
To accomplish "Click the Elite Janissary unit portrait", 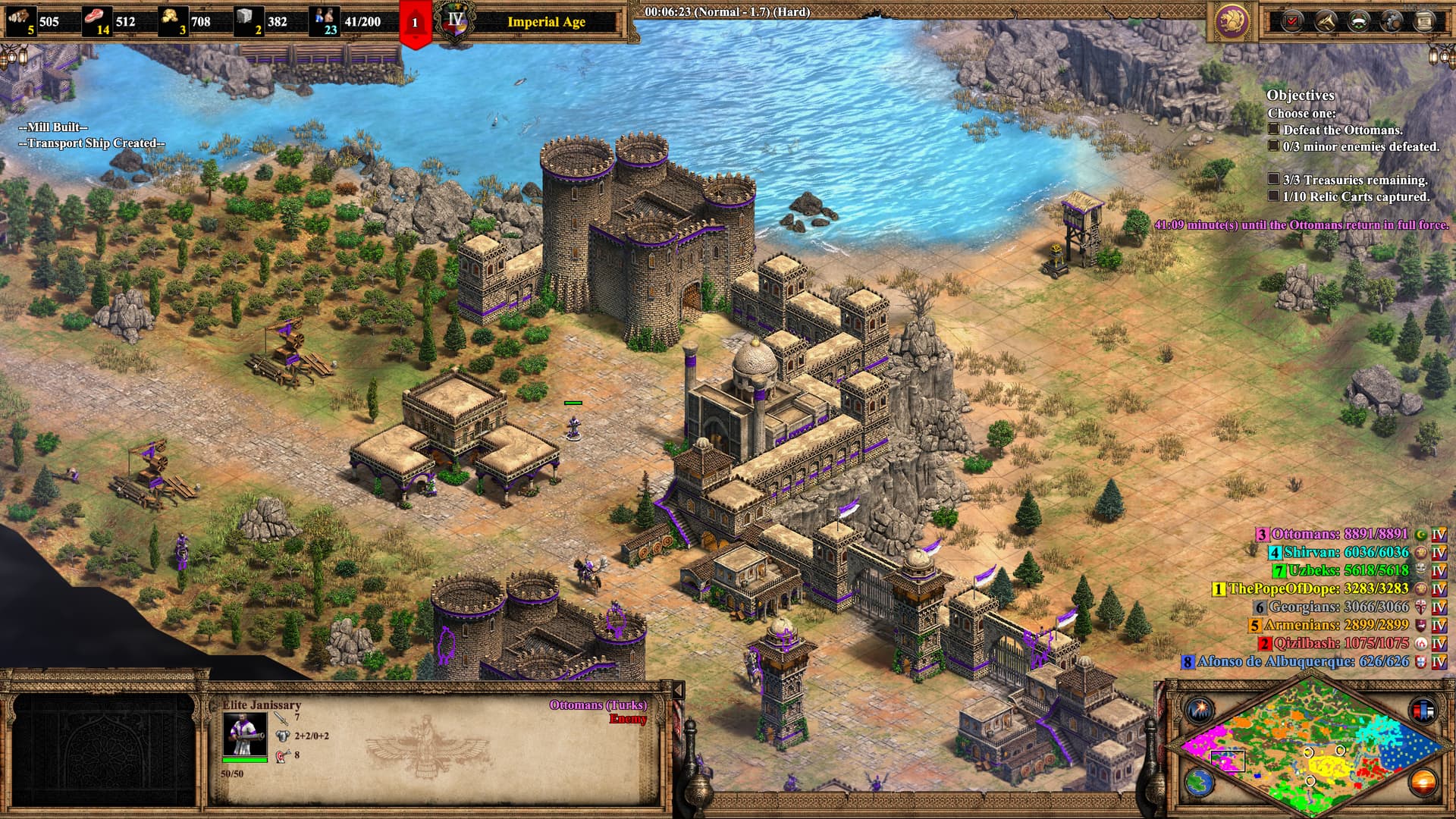I will pyautogui.click(x=244, y=734).
